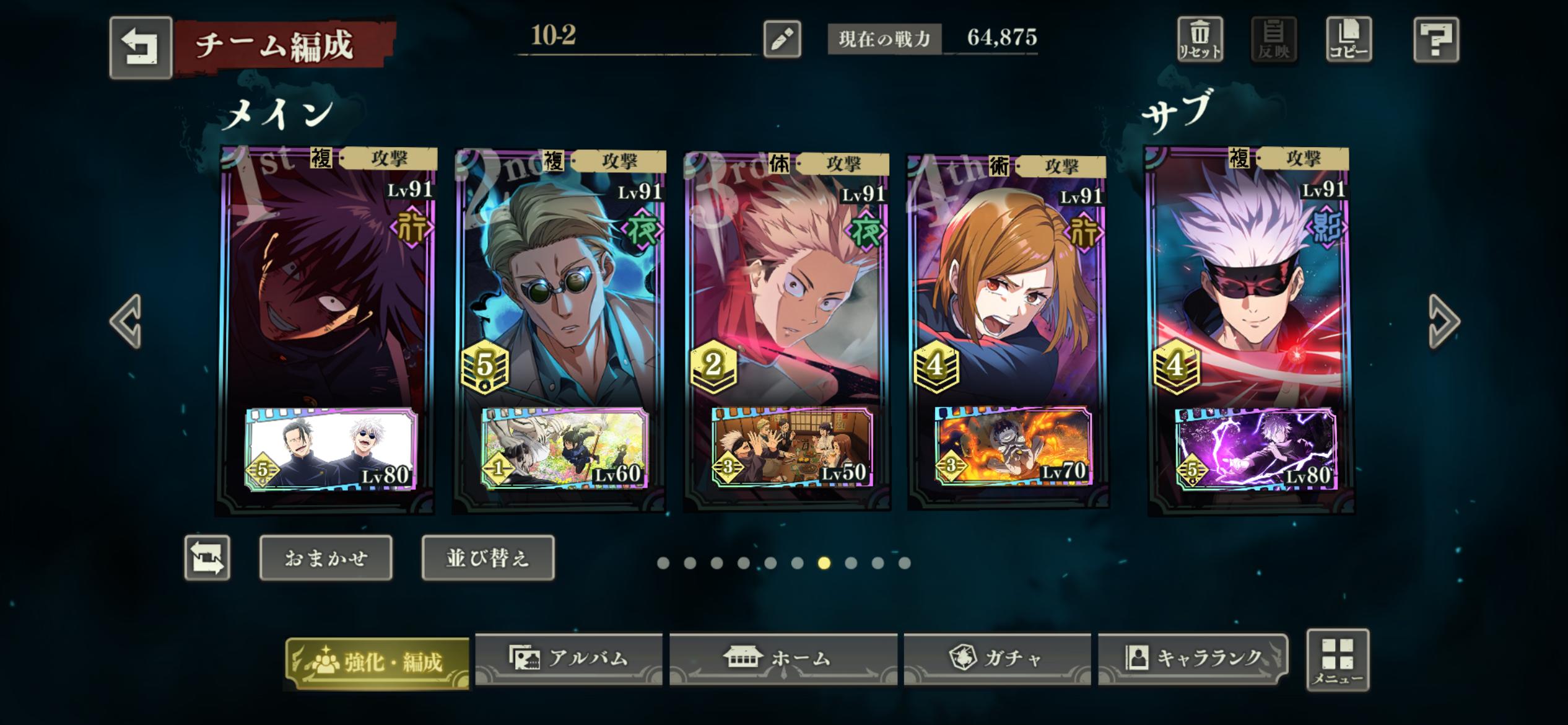Screen dimensions: 1568x725
Task: Reset the team with the リセット button
Action: pyautogui.click(x=1200, y=40)
